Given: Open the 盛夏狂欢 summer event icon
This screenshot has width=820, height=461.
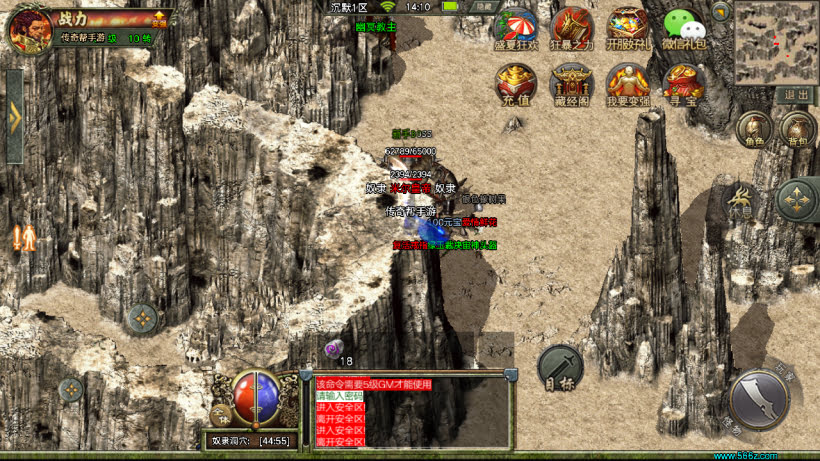Looking at the screenshot, I should click(x=515, y=27).
